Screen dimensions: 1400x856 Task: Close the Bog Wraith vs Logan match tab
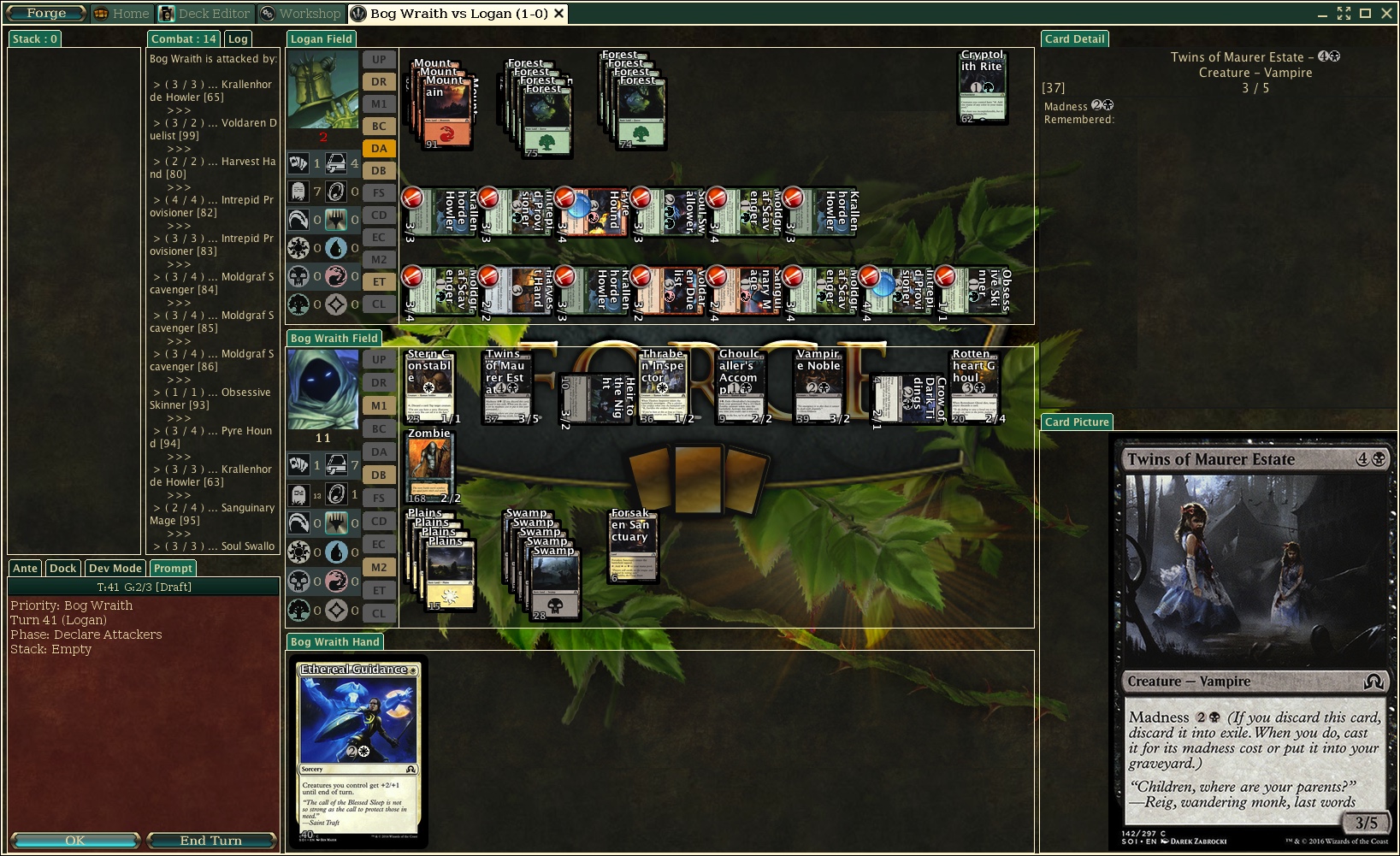click(558, 14)
